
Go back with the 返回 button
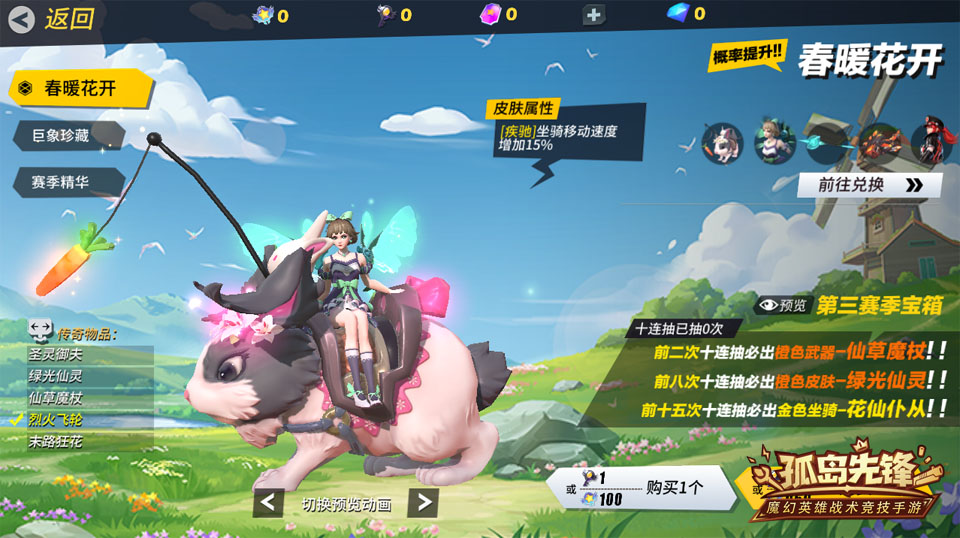52,18
